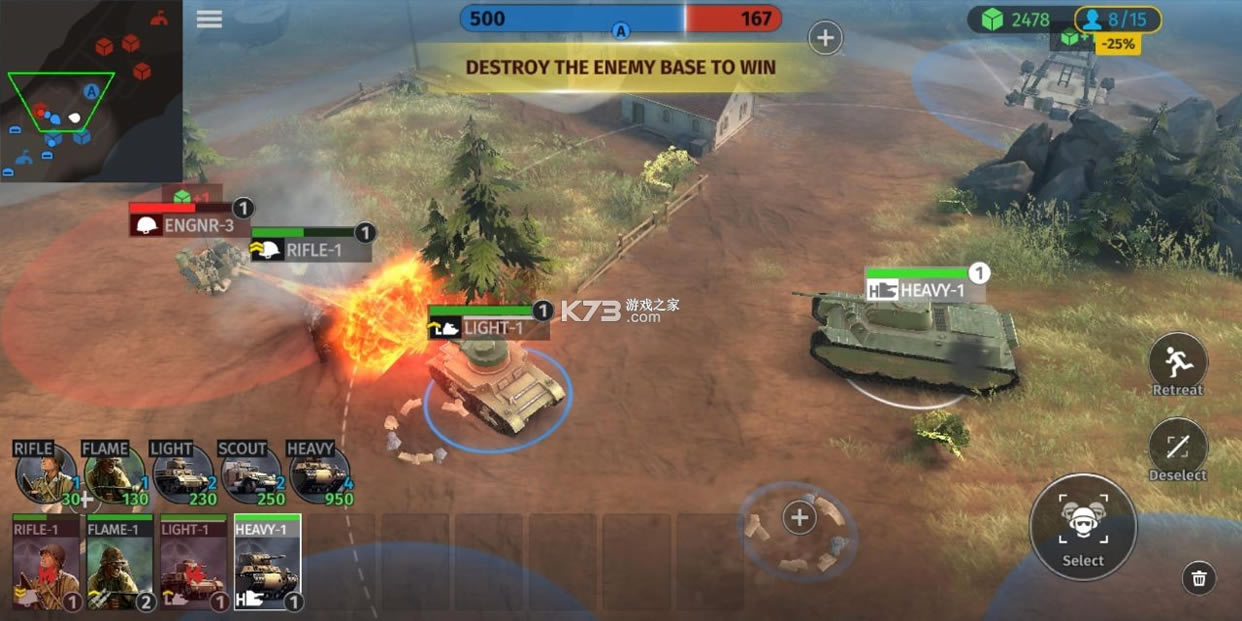Screen dimensions: 1242x621
Task: Build a HEAVY tank for 950
Action: pyautogui.click(x=319, y=474)
